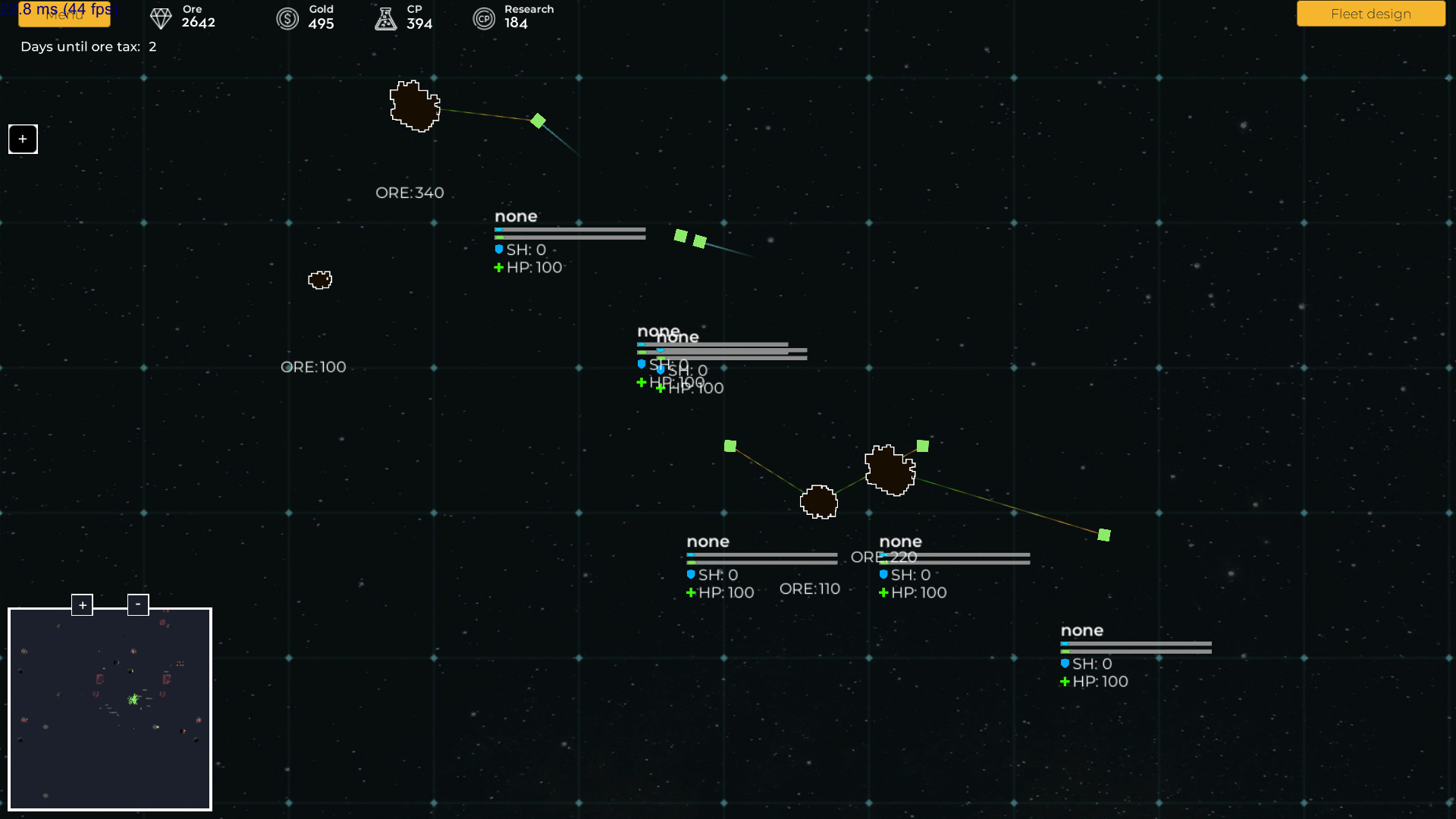Click the minimap zoom-in plus icon
The width and height of the screenshot is (1456, 819).
coord(82,604)
